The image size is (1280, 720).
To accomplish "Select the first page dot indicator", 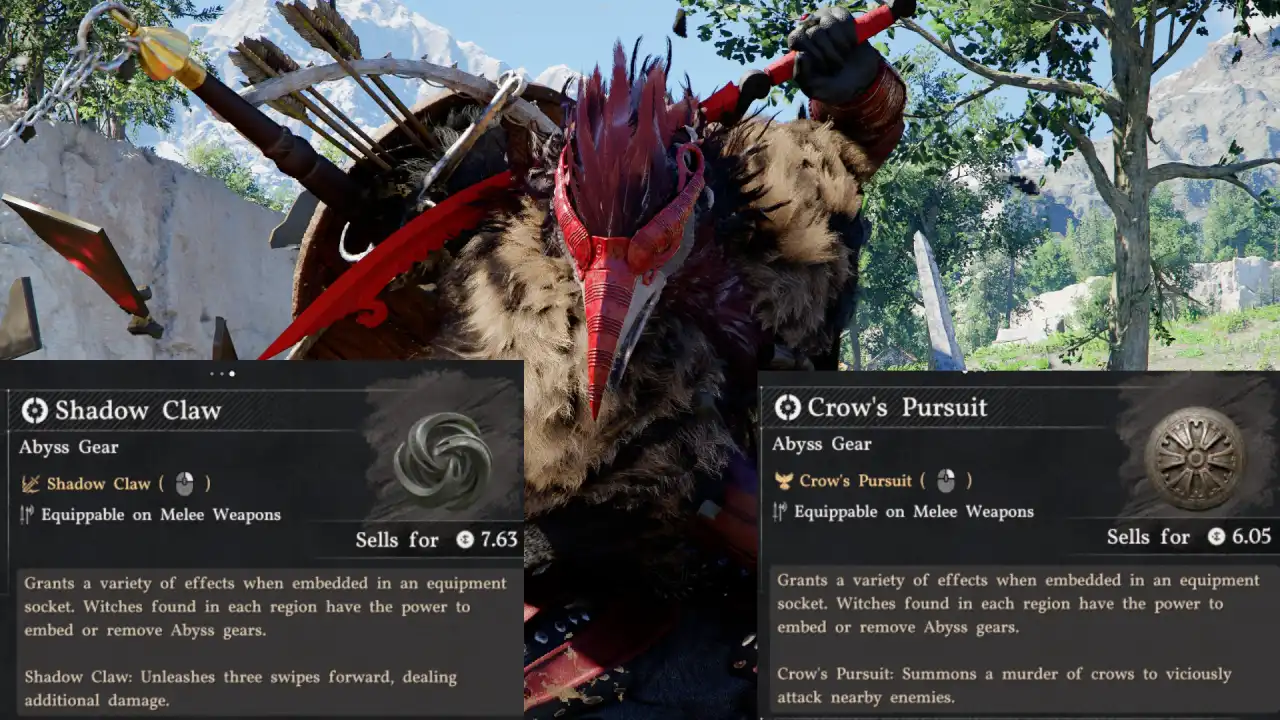I will (x=213, y=375).
